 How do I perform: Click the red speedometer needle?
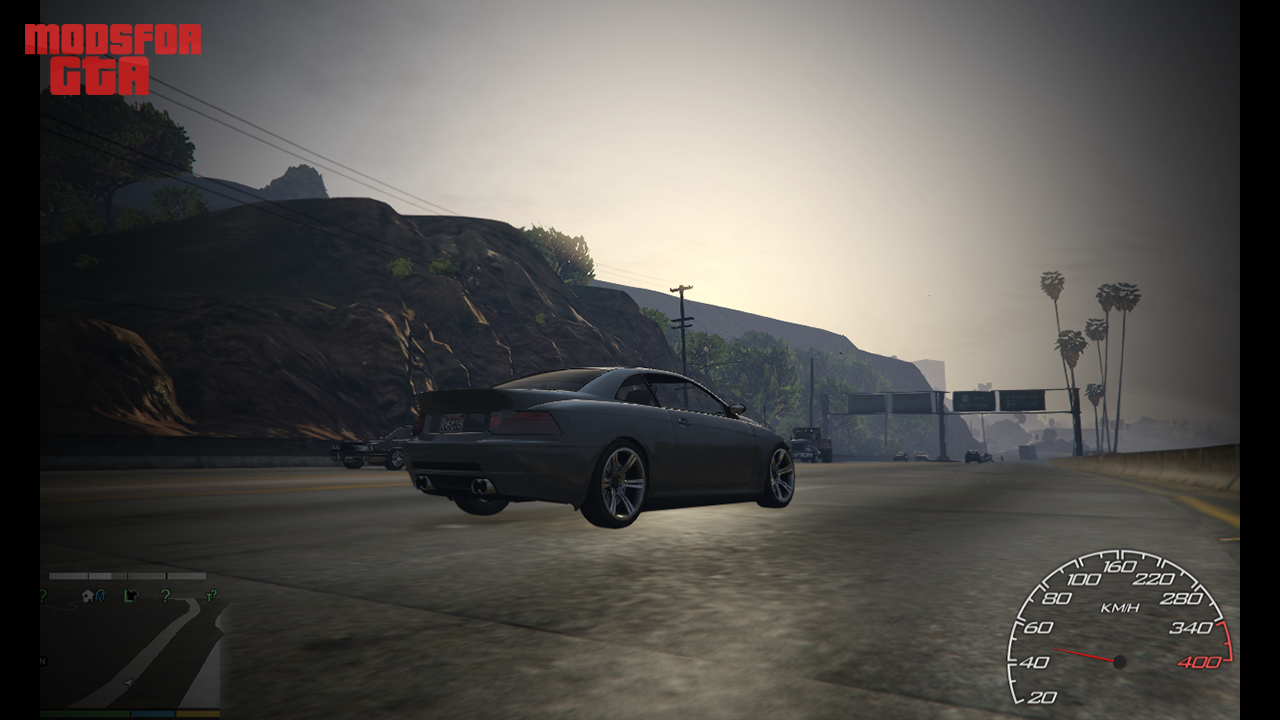tap(1085, 653)
